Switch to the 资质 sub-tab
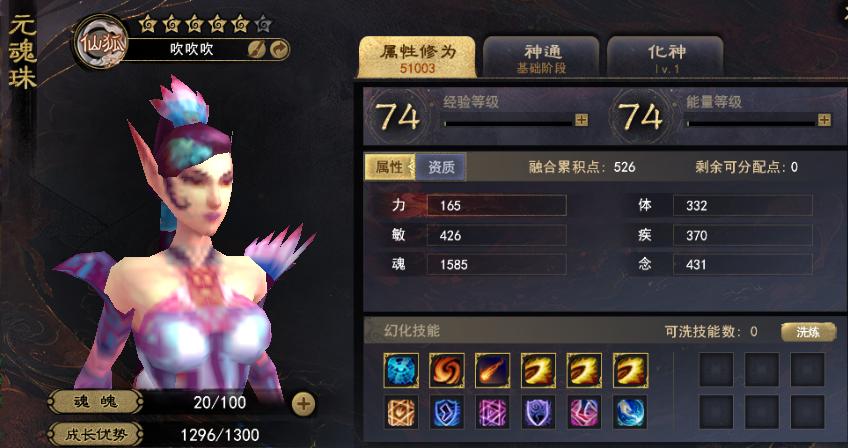Image resolution: width=848 pixels, height=448 pixels. pyautogui.click(x=441, y=167)
